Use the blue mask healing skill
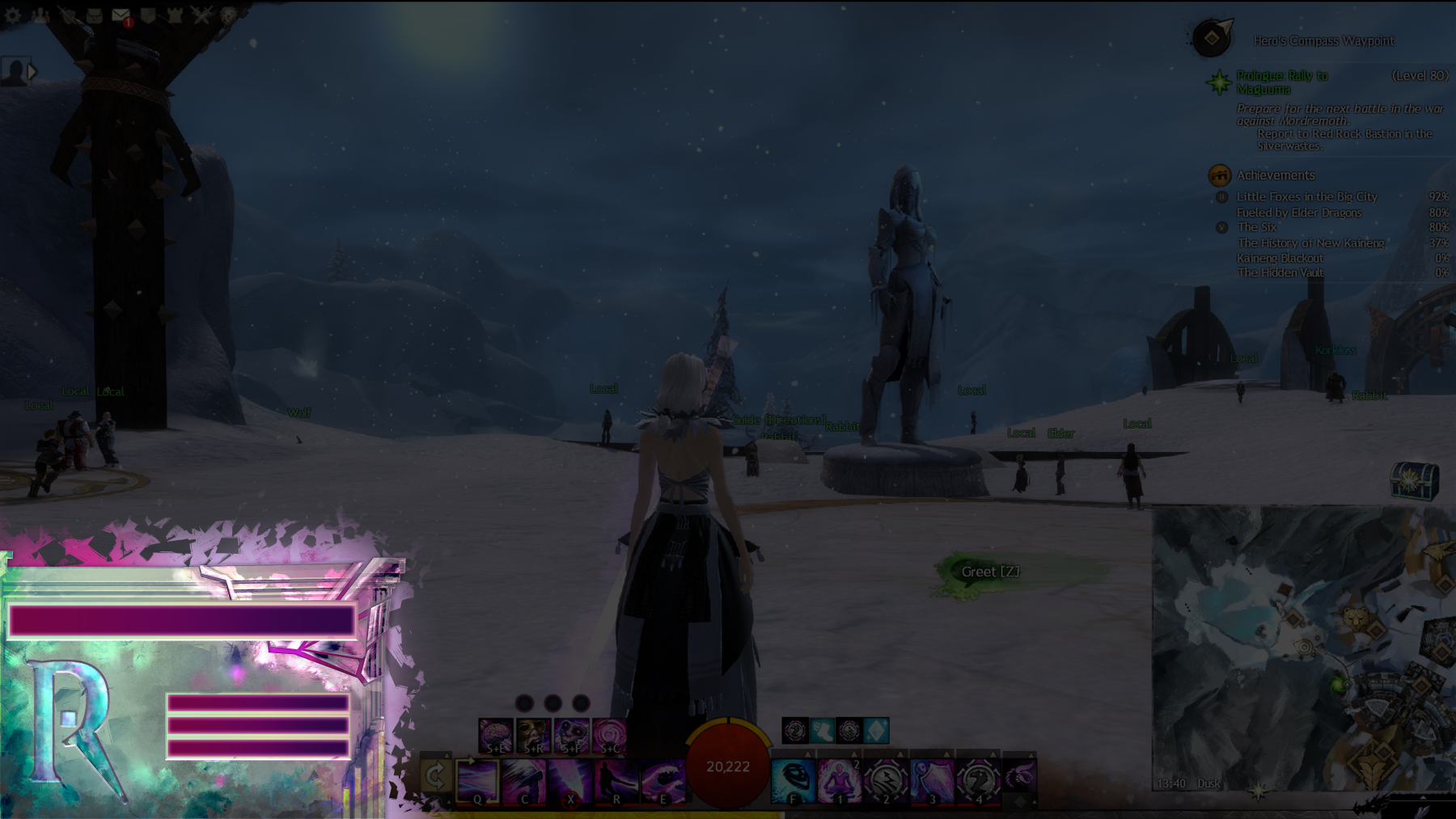This screenshot has height=819, width=1456. [793, 781]
